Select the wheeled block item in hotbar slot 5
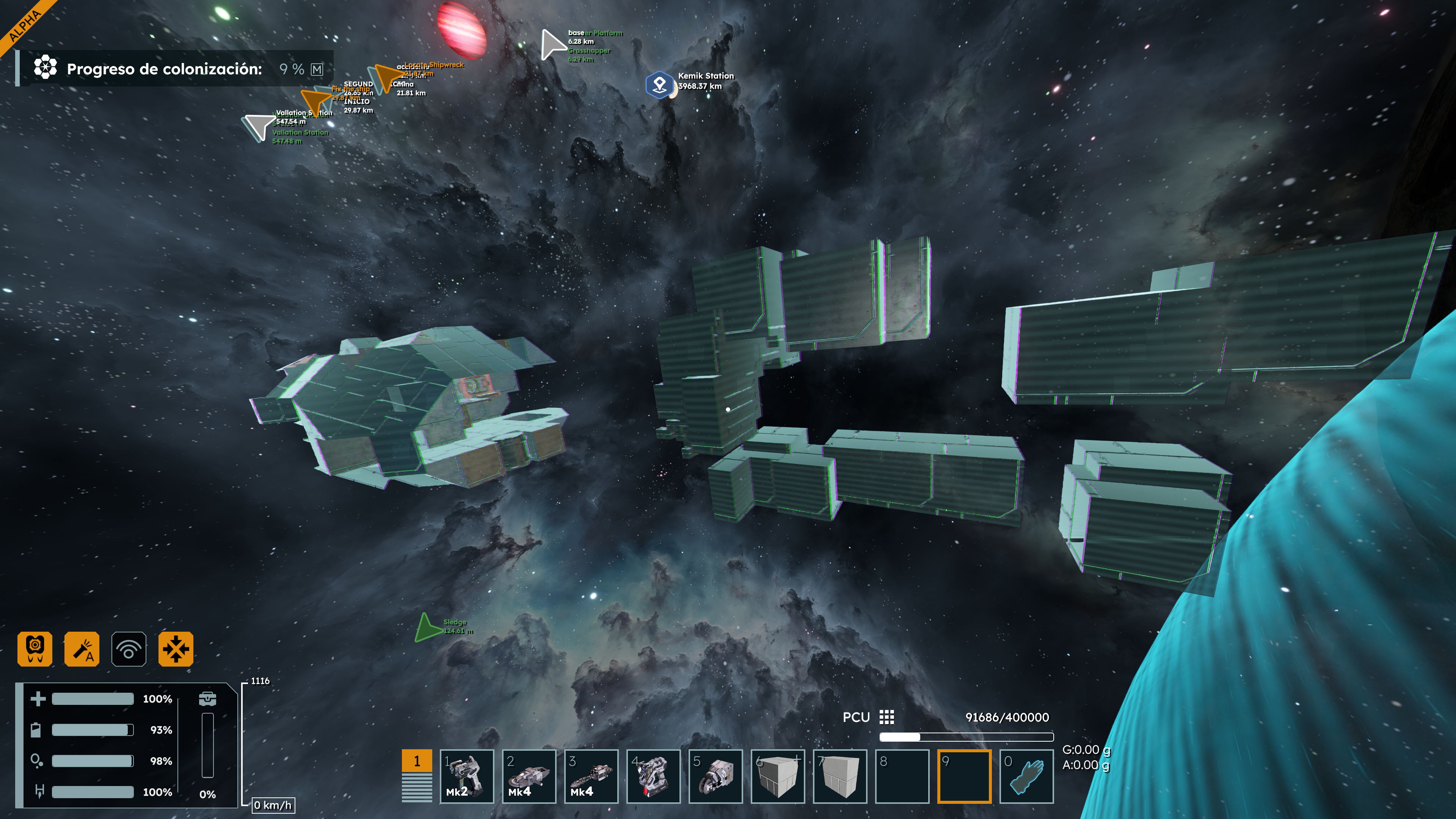This screenshot has width=1456, height=819. [715, 775]
